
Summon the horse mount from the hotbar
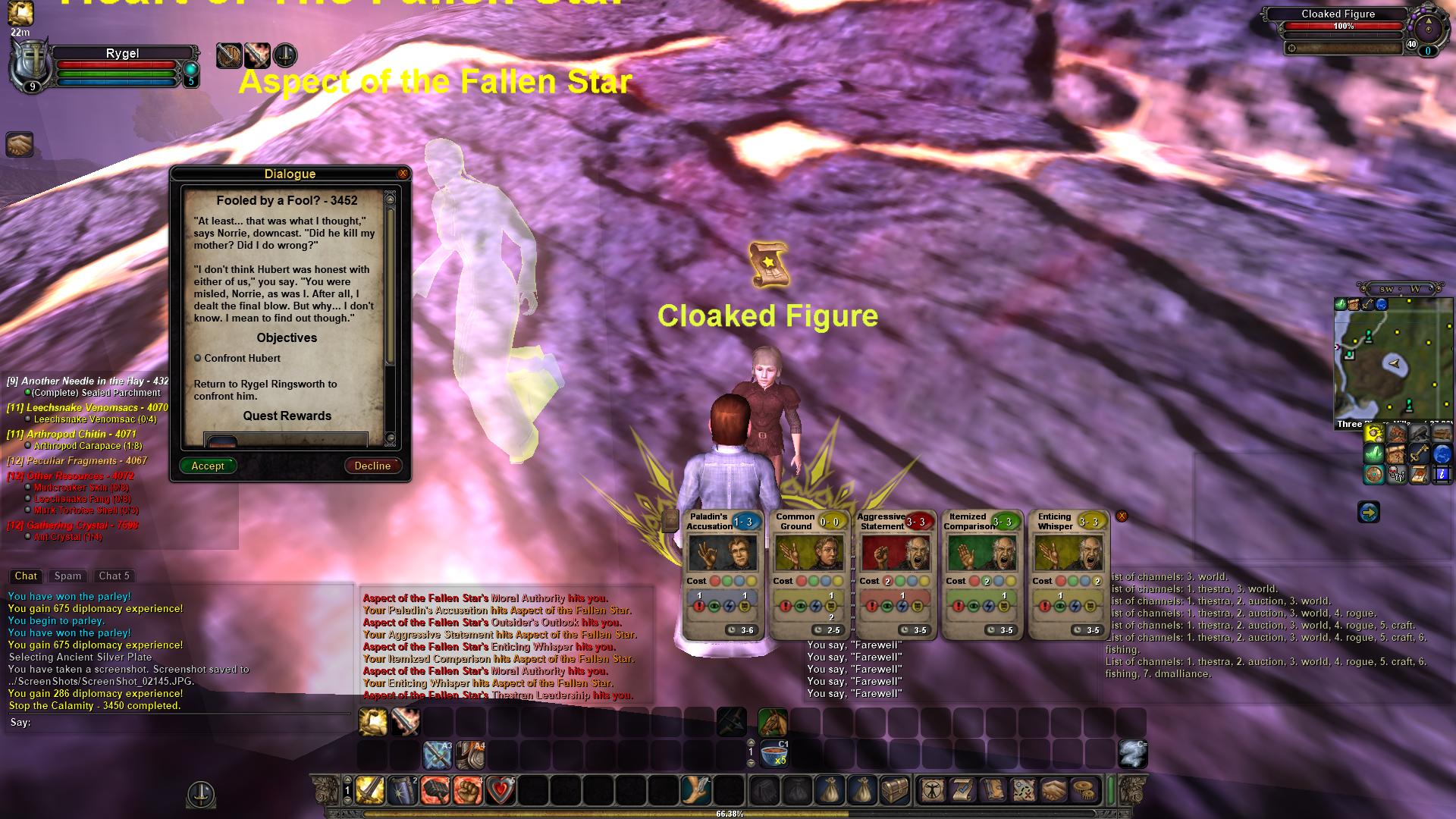coord(772,722)
